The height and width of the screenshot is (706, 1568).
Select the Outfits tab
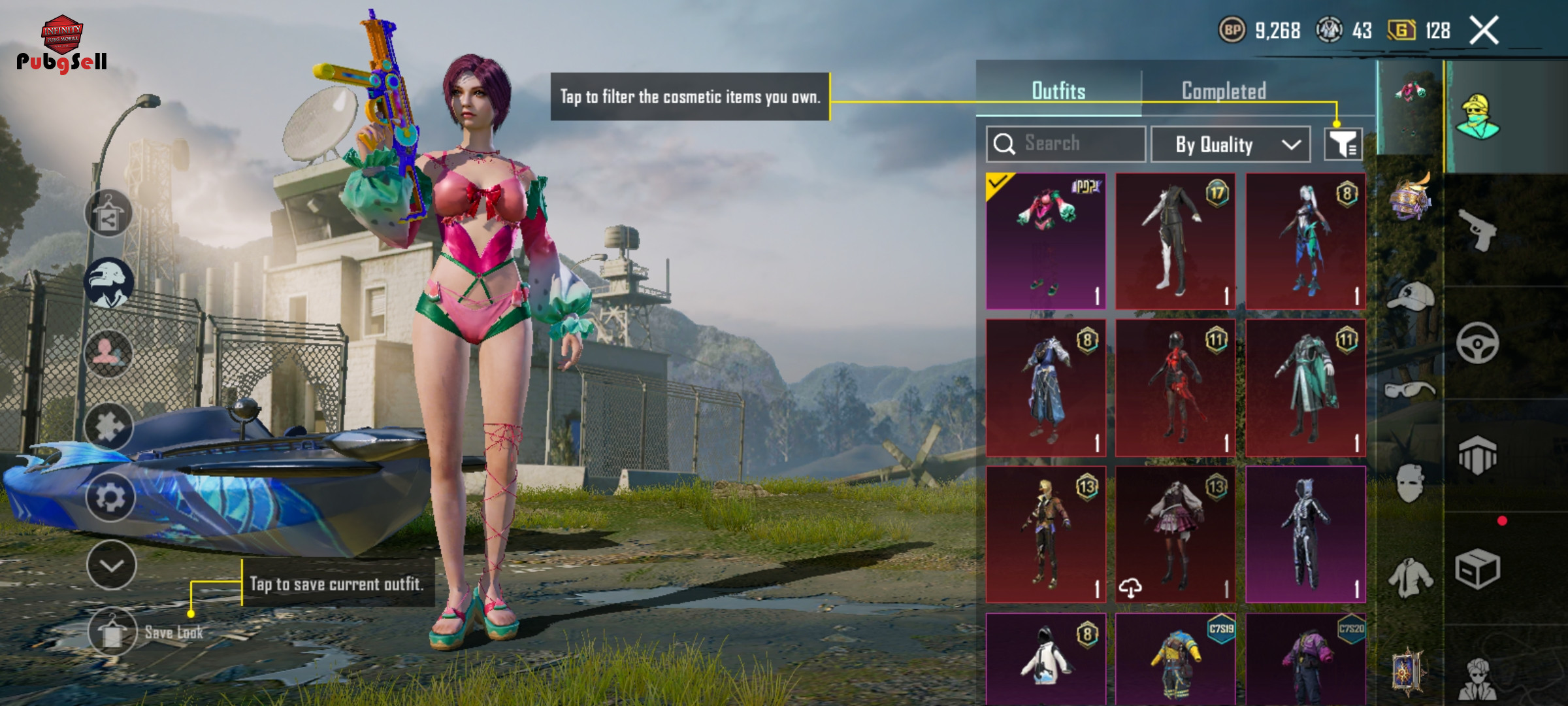click(x=1058, y=91)
